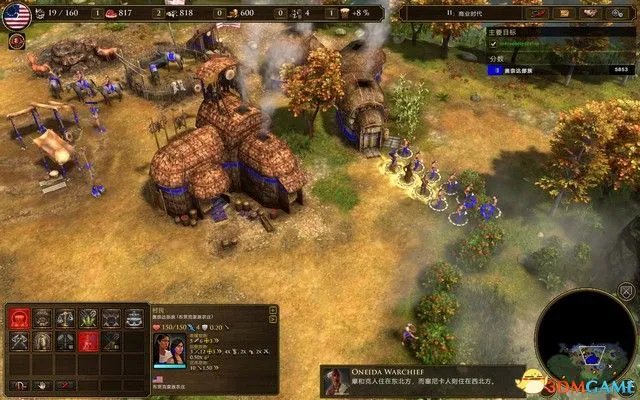Viewport: 640px width, 400px height.
Task: Click the ship icon in the command grid
Action: (134, 318)
